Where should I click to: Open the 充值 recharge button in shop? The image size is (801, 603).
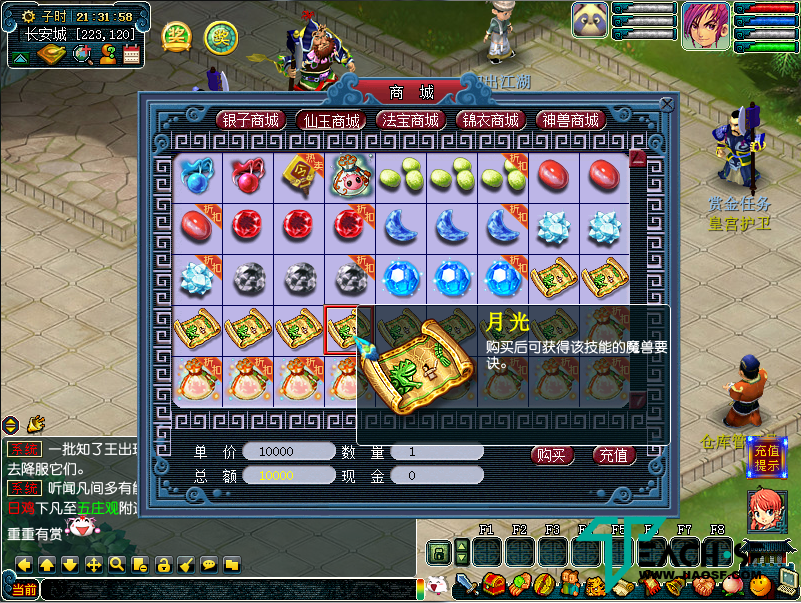click(614, 455)
